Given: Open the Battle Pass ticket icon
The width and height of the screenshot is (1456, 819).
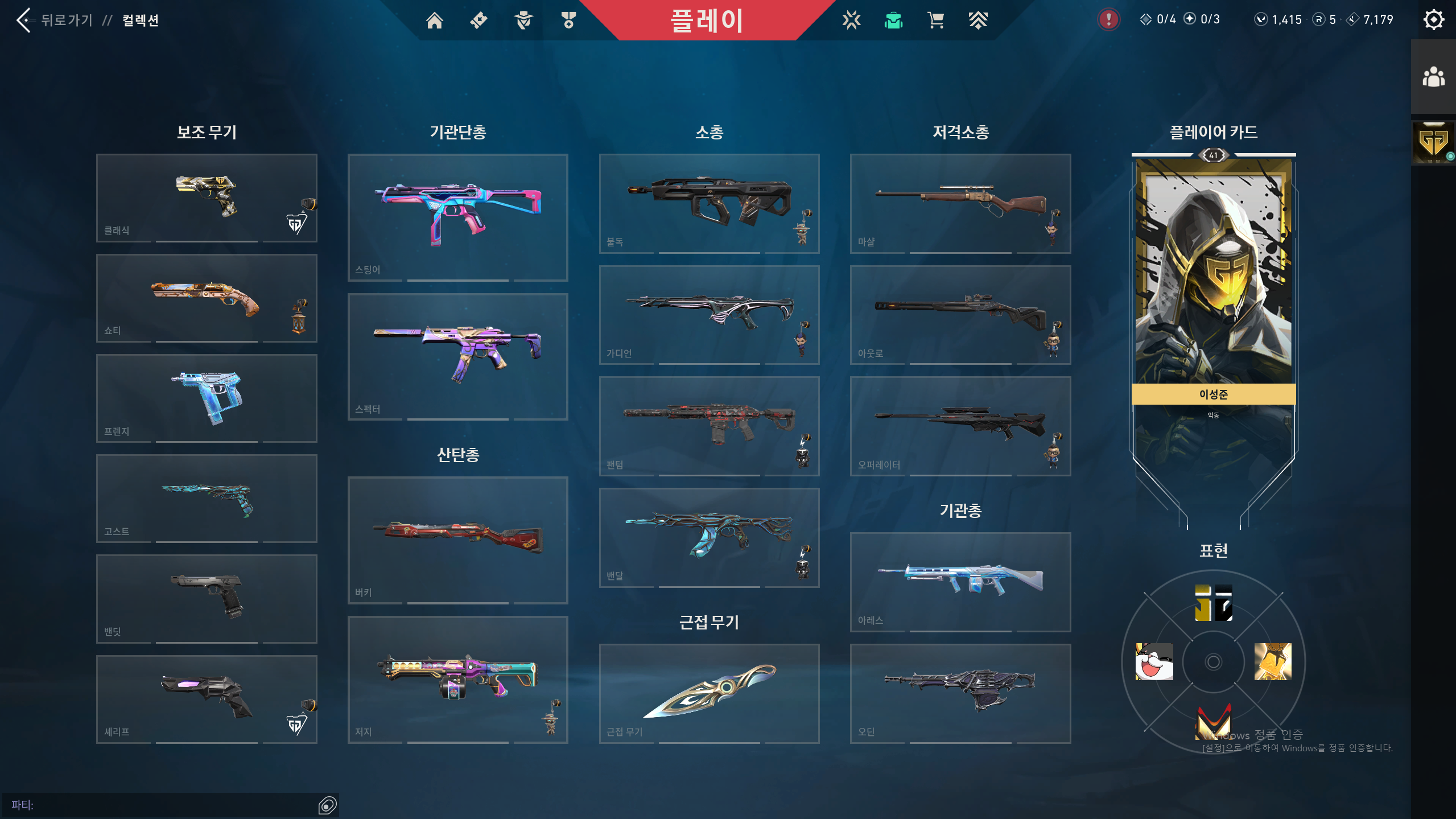Looking at the screenshot, I should pos(479,20).
